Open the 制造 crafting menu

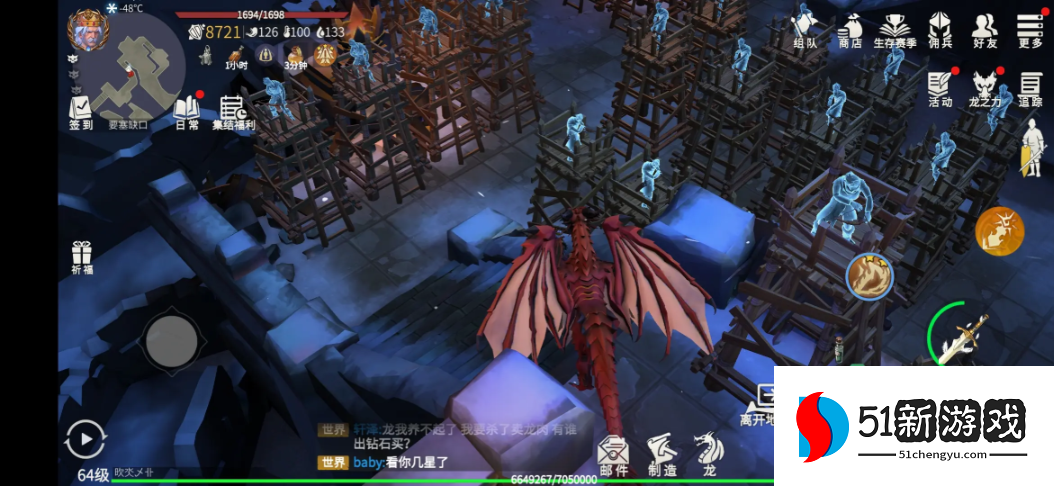click(x=661, y=453)
